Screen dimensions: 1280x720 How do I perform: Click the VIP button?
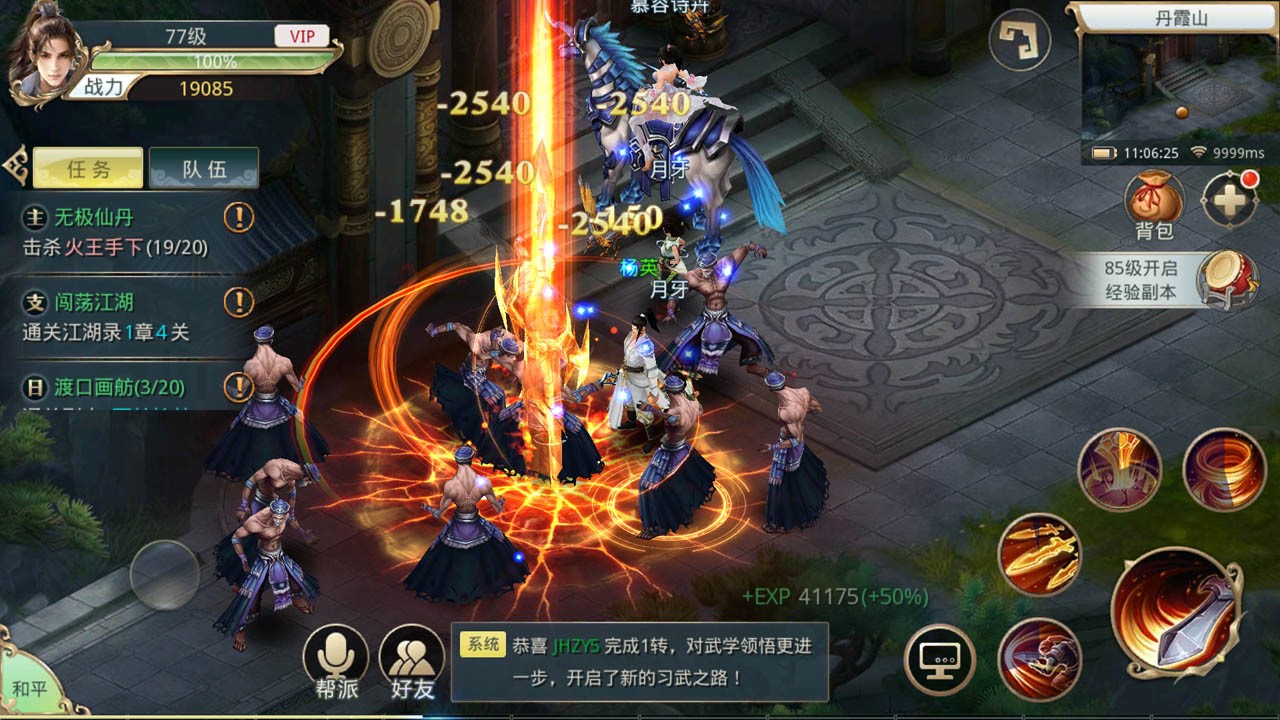301,35
